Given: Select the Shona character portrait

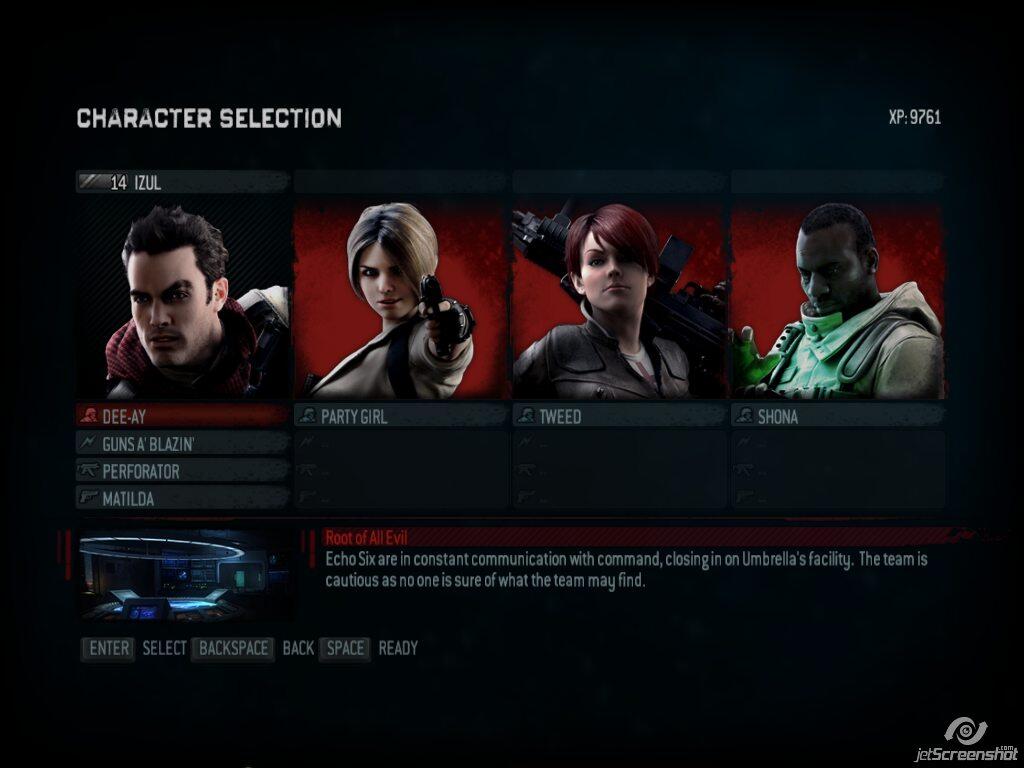Looking at the screenshot, I should click(x=837, y=298).
